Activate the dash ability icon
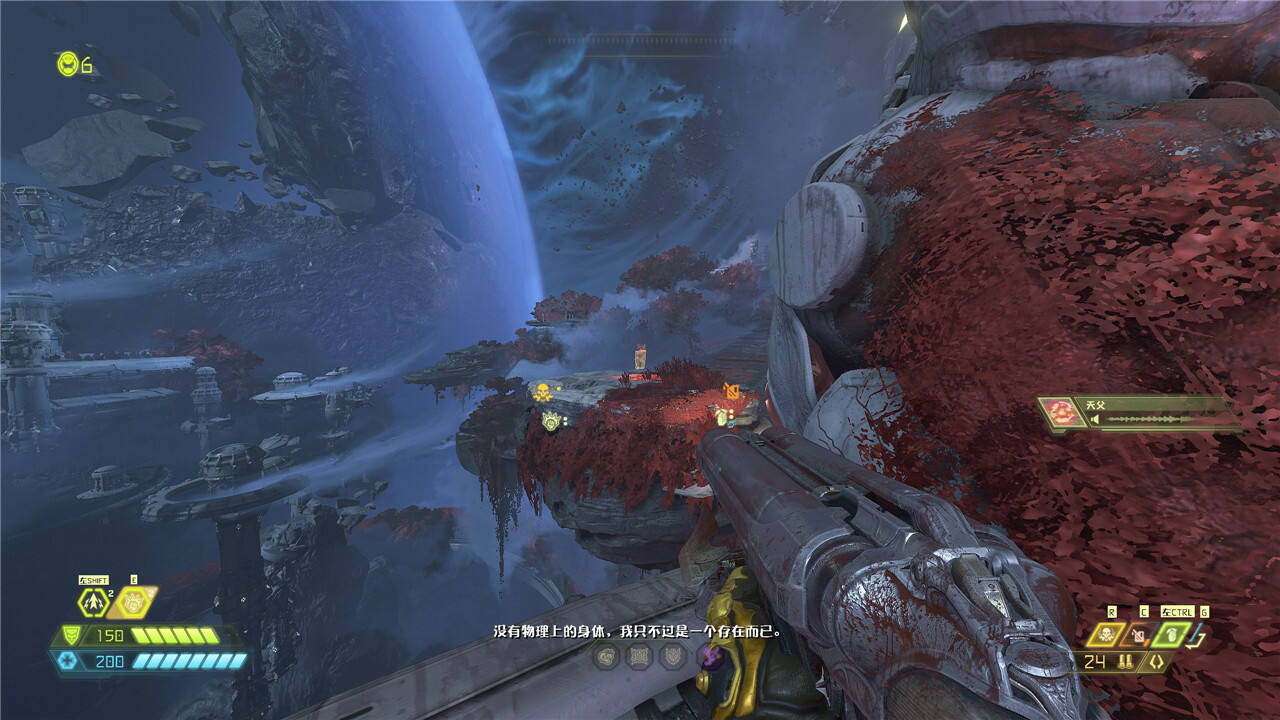This screenshot has width=1280, height=720. tap(93, 602)
